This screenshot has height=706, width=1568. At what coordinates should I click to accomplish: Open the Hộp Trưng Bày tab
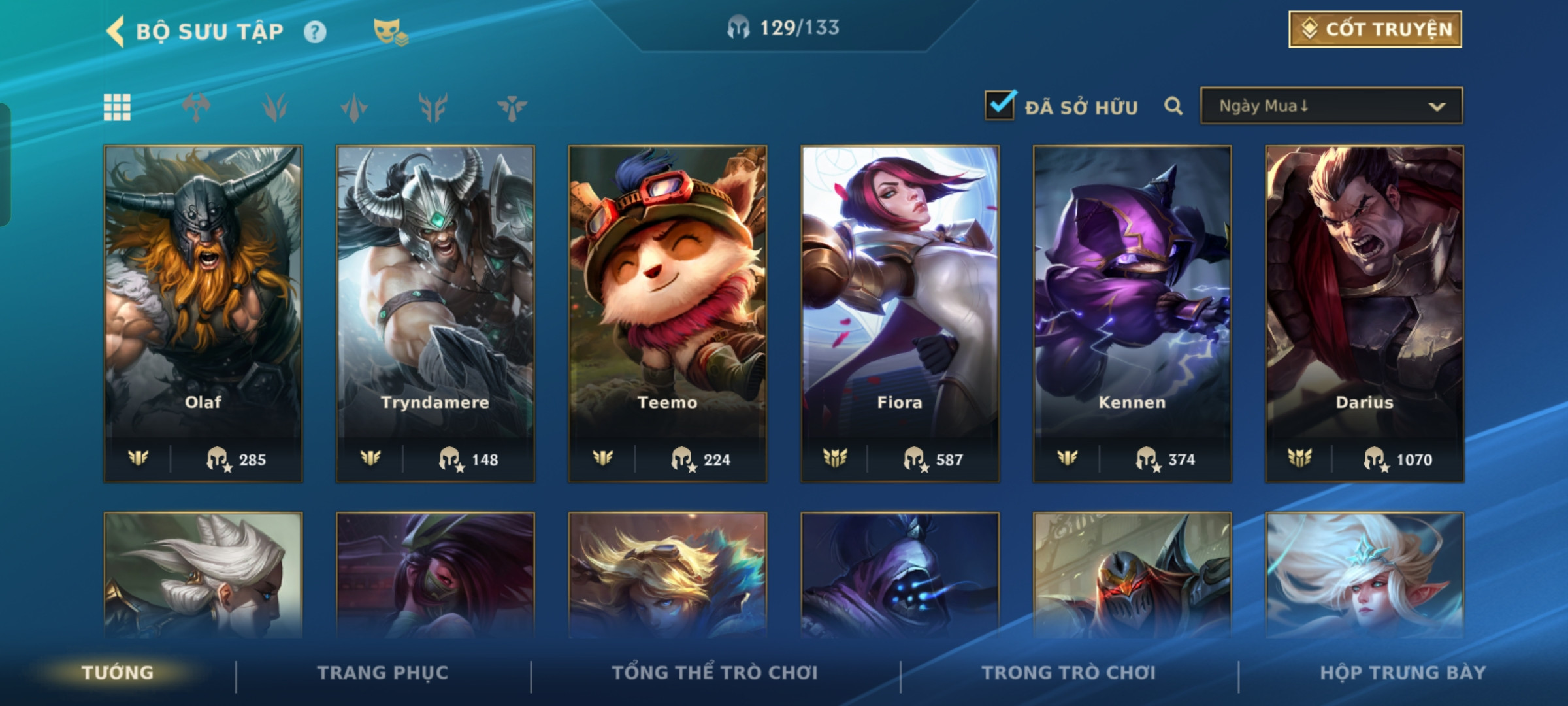point(1403,673)
